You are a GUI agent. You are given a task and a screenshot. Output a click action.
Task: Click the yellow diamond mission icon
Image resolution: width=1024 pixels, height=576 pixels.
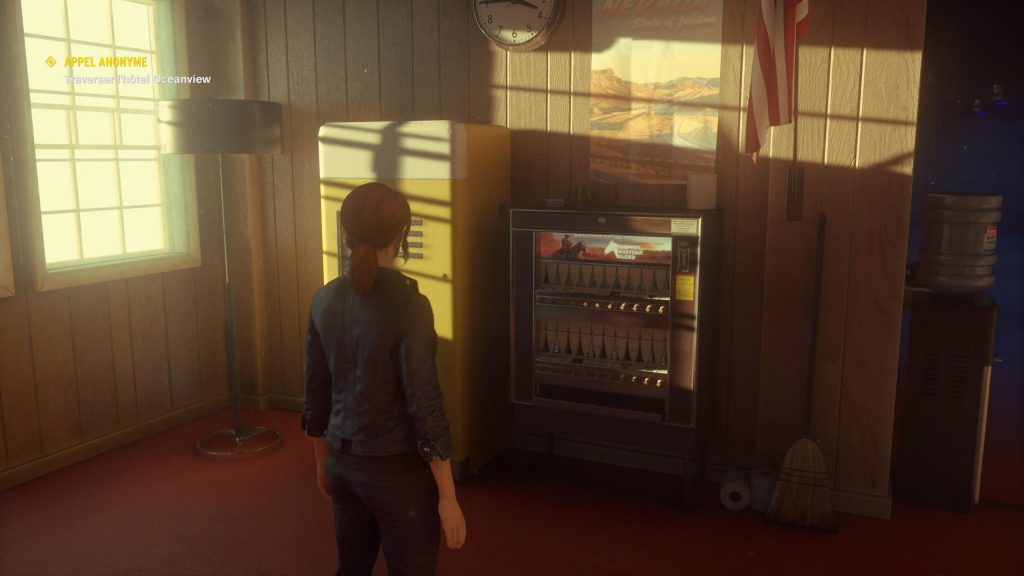coord(51,62)
